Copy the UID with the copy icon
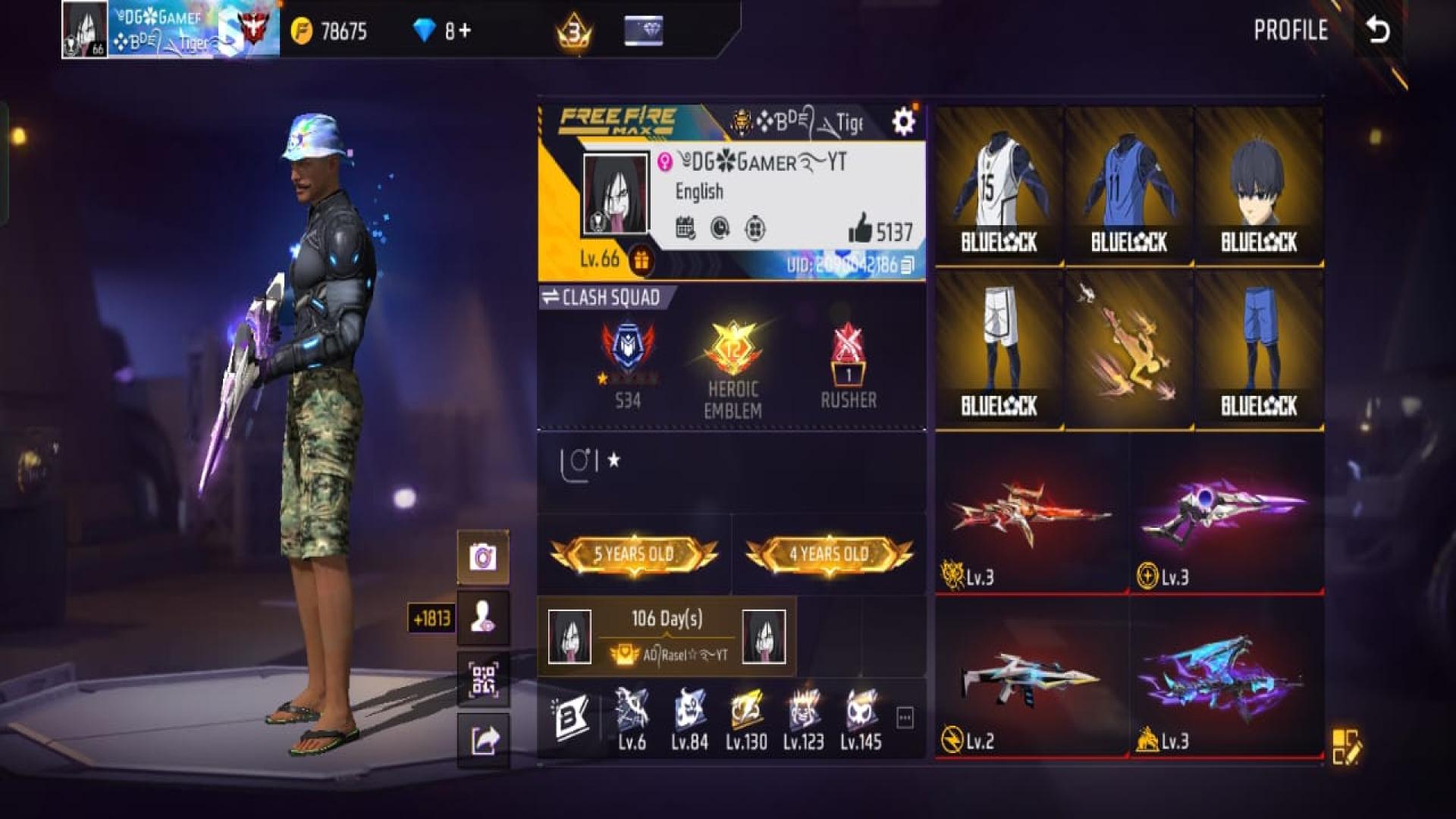Image resolution: width=1456 pixels, height=819 pixels. 908,265
